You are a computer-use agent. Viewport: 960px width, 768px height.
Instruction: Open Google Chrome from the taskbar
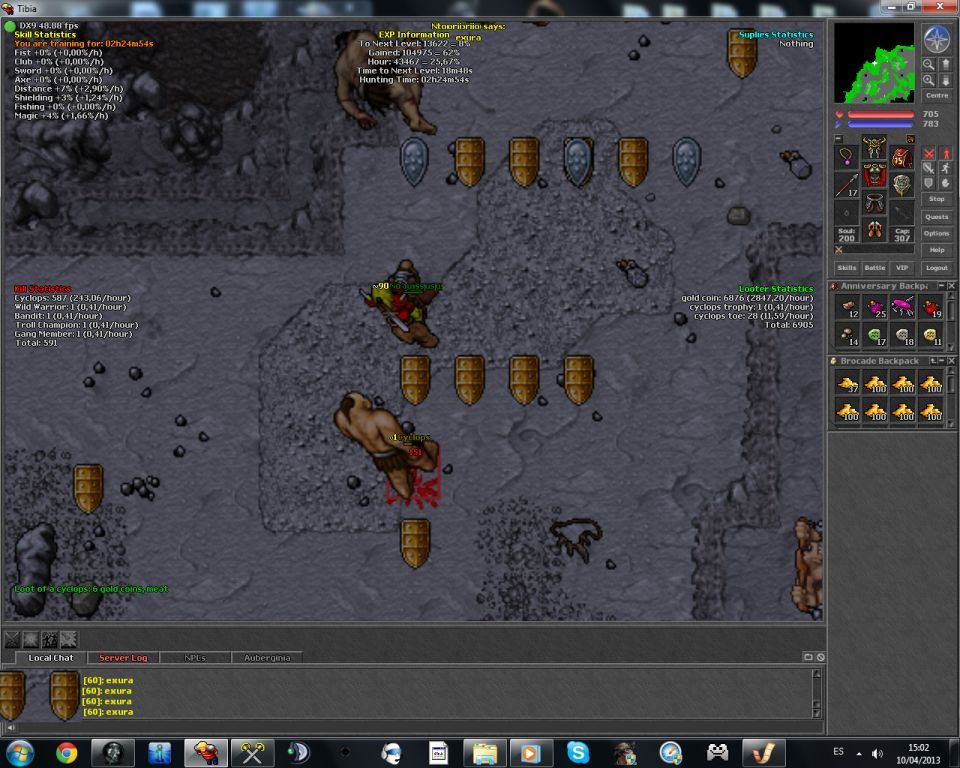pos(67,752)
